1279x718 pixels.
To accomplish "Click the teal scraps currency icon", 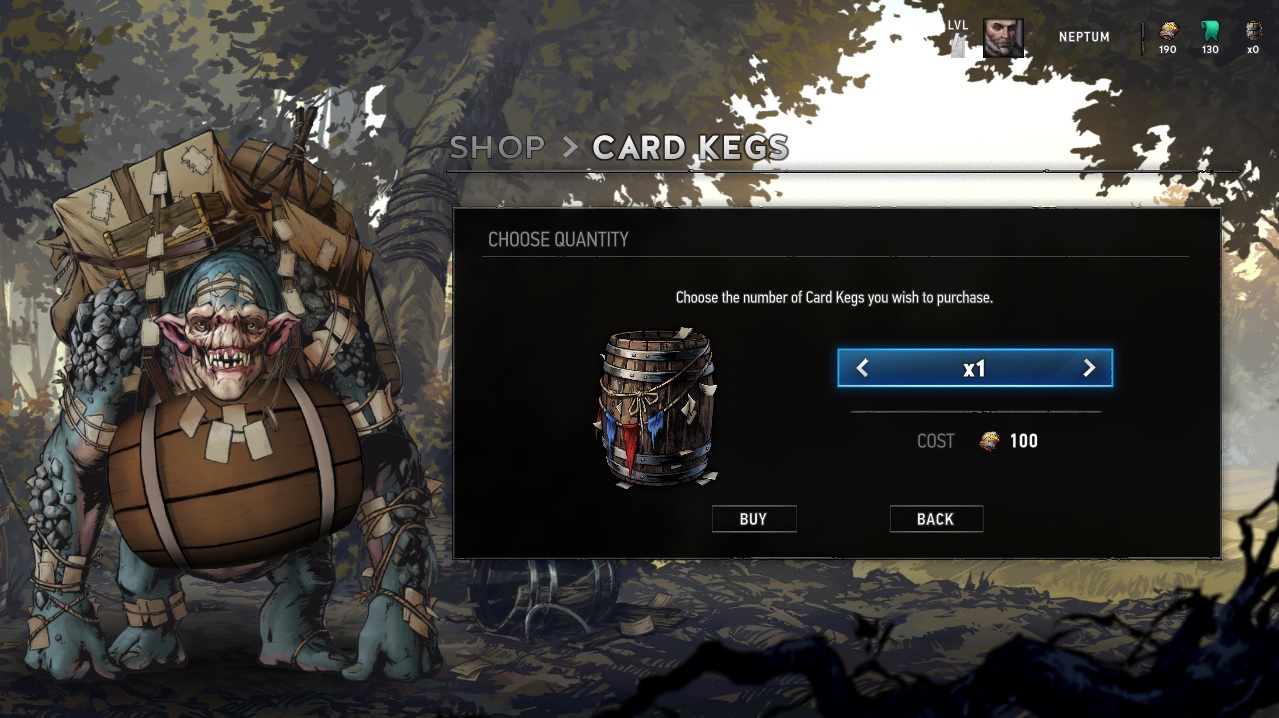I will (x=1210, y=31).
